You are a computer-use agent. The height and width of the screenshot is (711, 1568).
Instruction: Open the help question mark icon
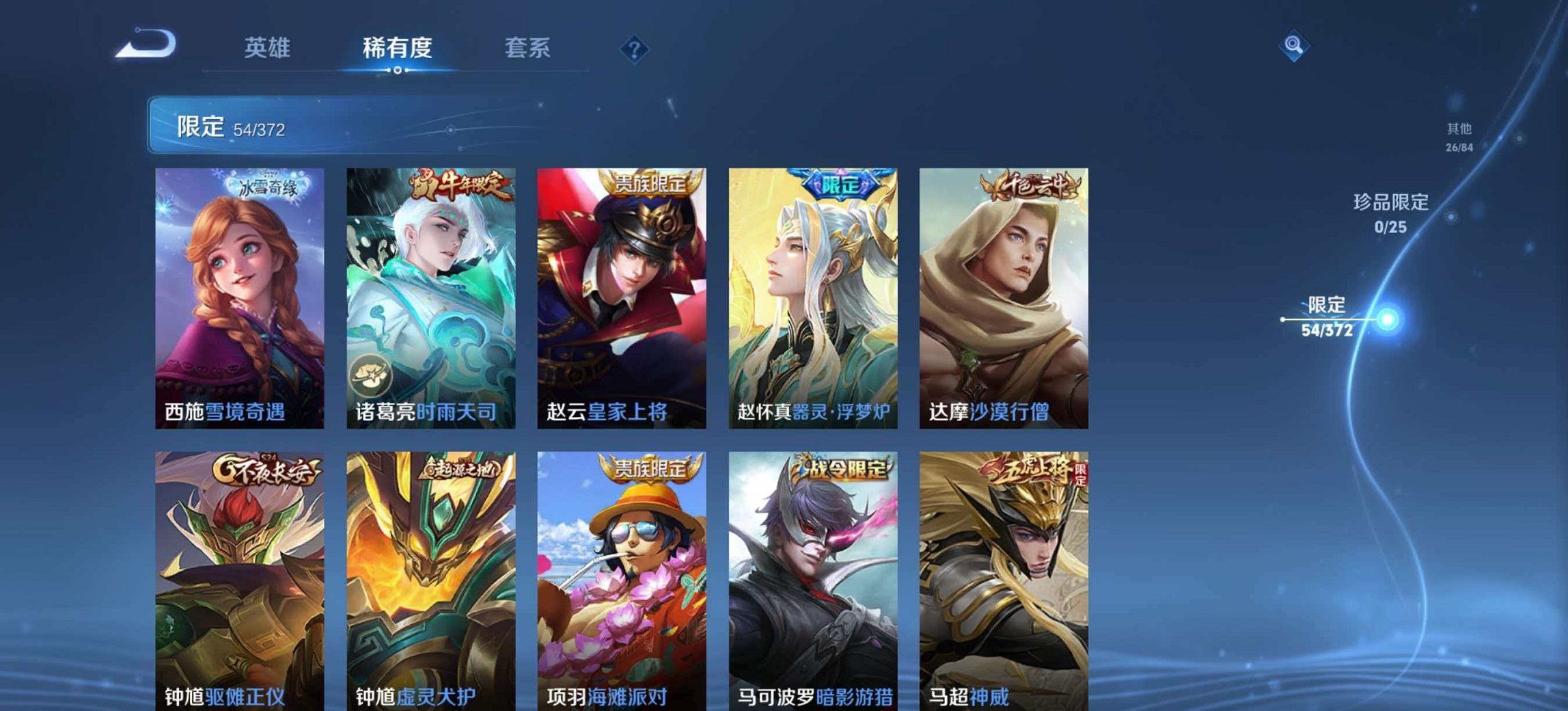635,47
